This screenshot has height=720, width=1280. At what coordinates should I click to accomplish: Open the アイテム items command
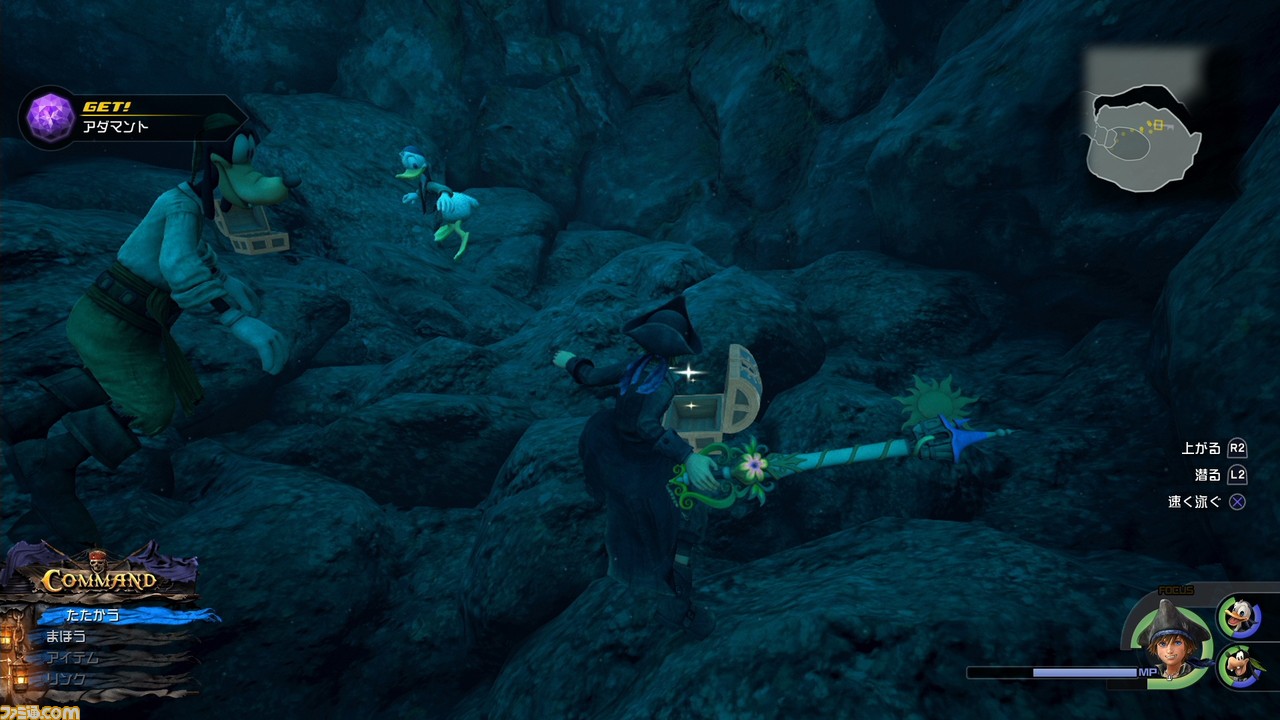click(x=72, y=658)
